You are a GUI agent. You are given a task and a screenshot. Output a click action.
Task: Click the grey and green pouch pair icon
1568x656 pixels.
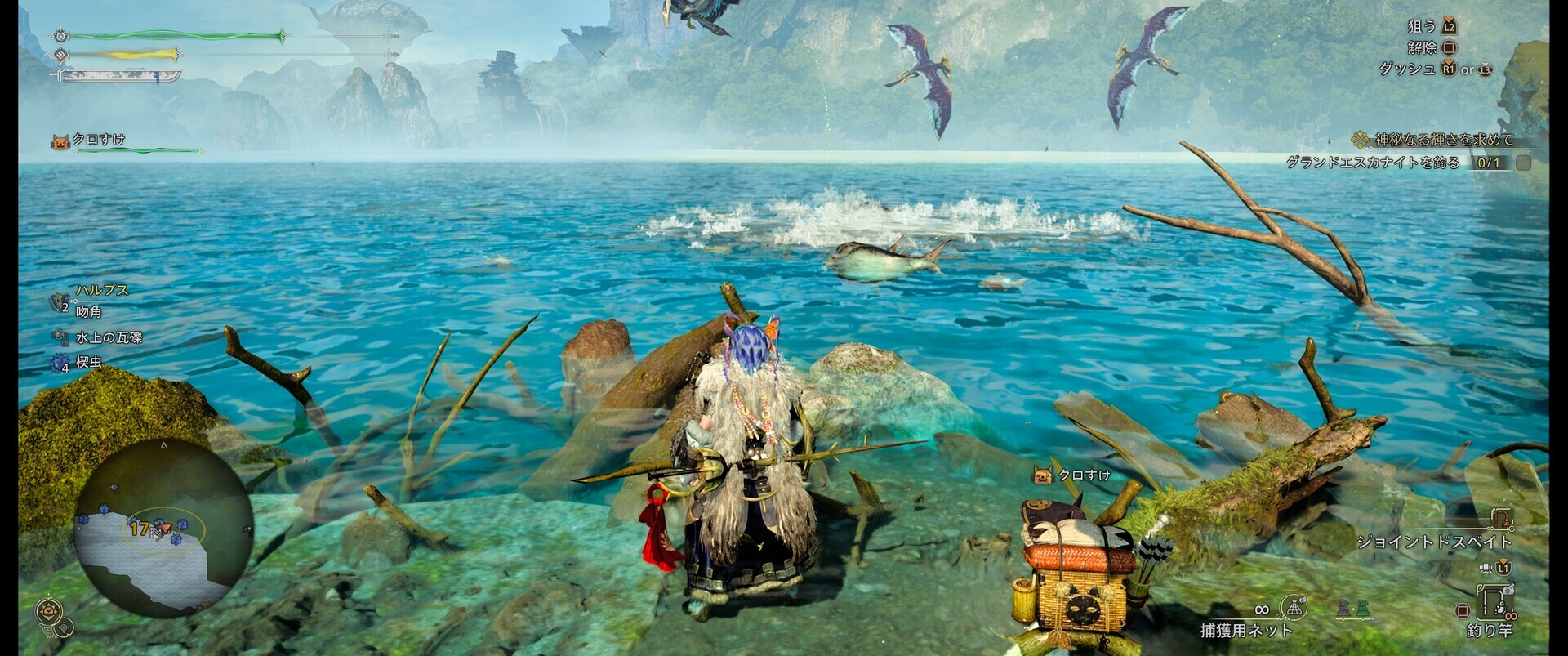pos(1352,609)
